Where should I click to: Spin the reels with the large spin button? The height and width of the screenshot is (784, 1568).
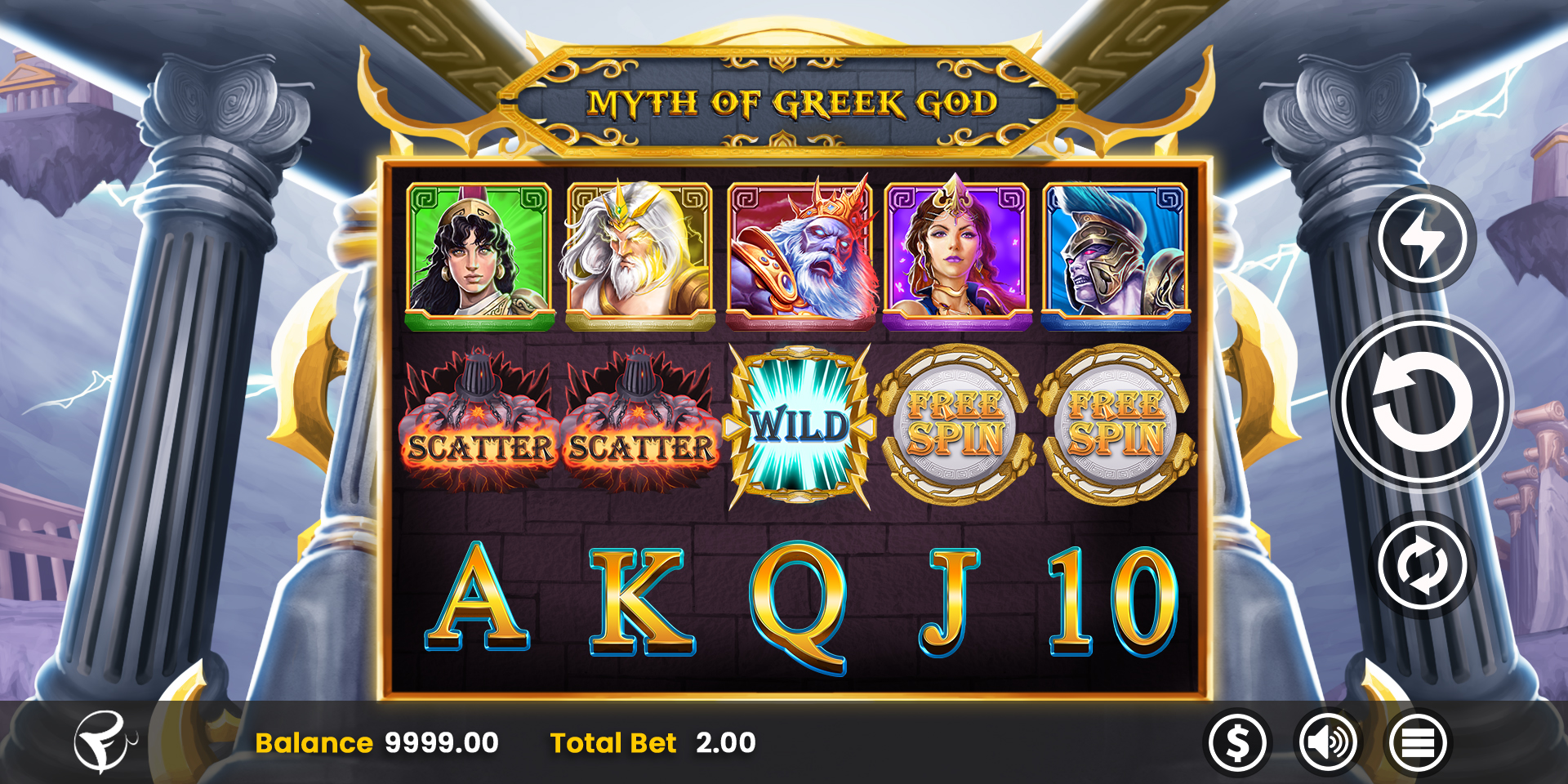coord(1422,402)
